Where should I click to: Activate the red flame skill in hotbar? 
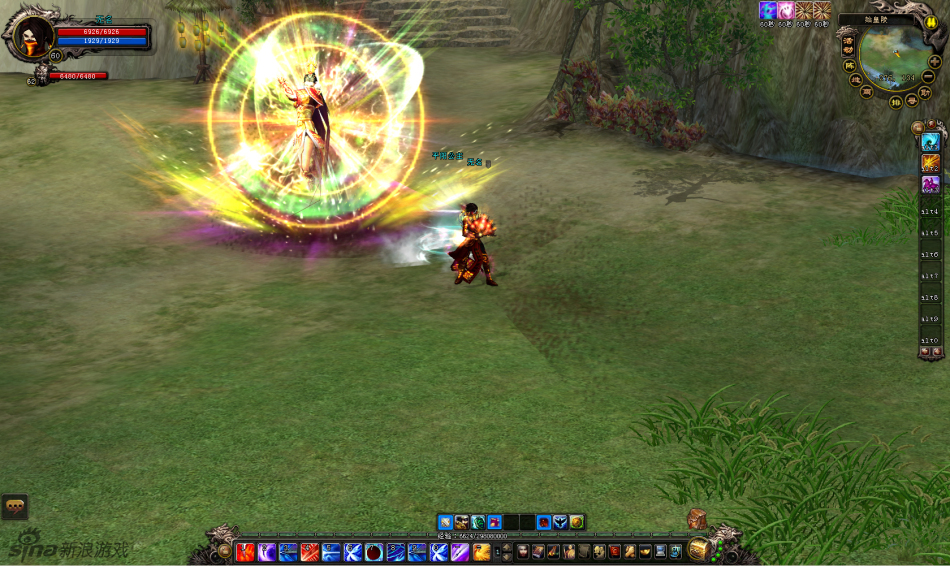click(245, 551)
